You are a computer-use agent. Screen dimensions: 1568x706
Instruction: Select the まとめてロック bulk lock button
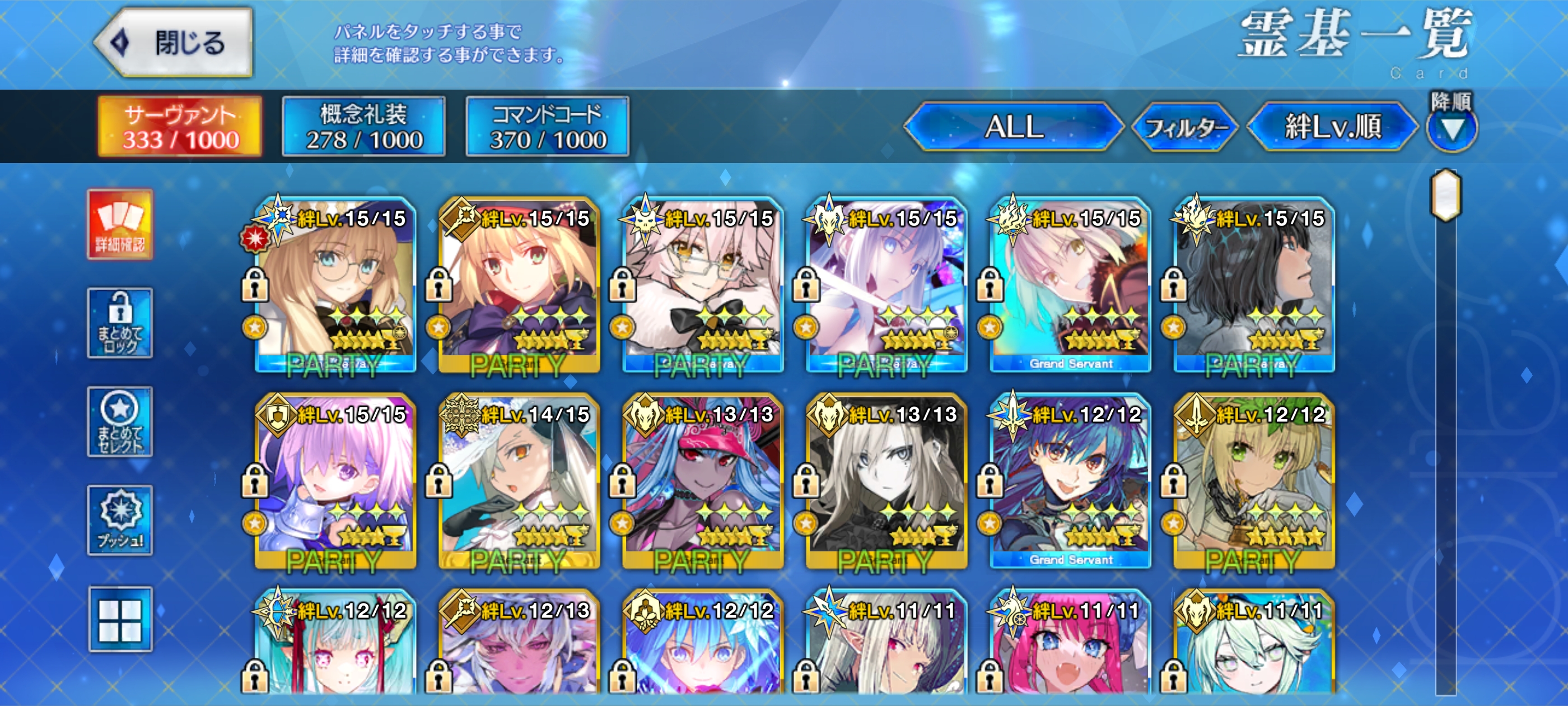(x=120, y=323)
